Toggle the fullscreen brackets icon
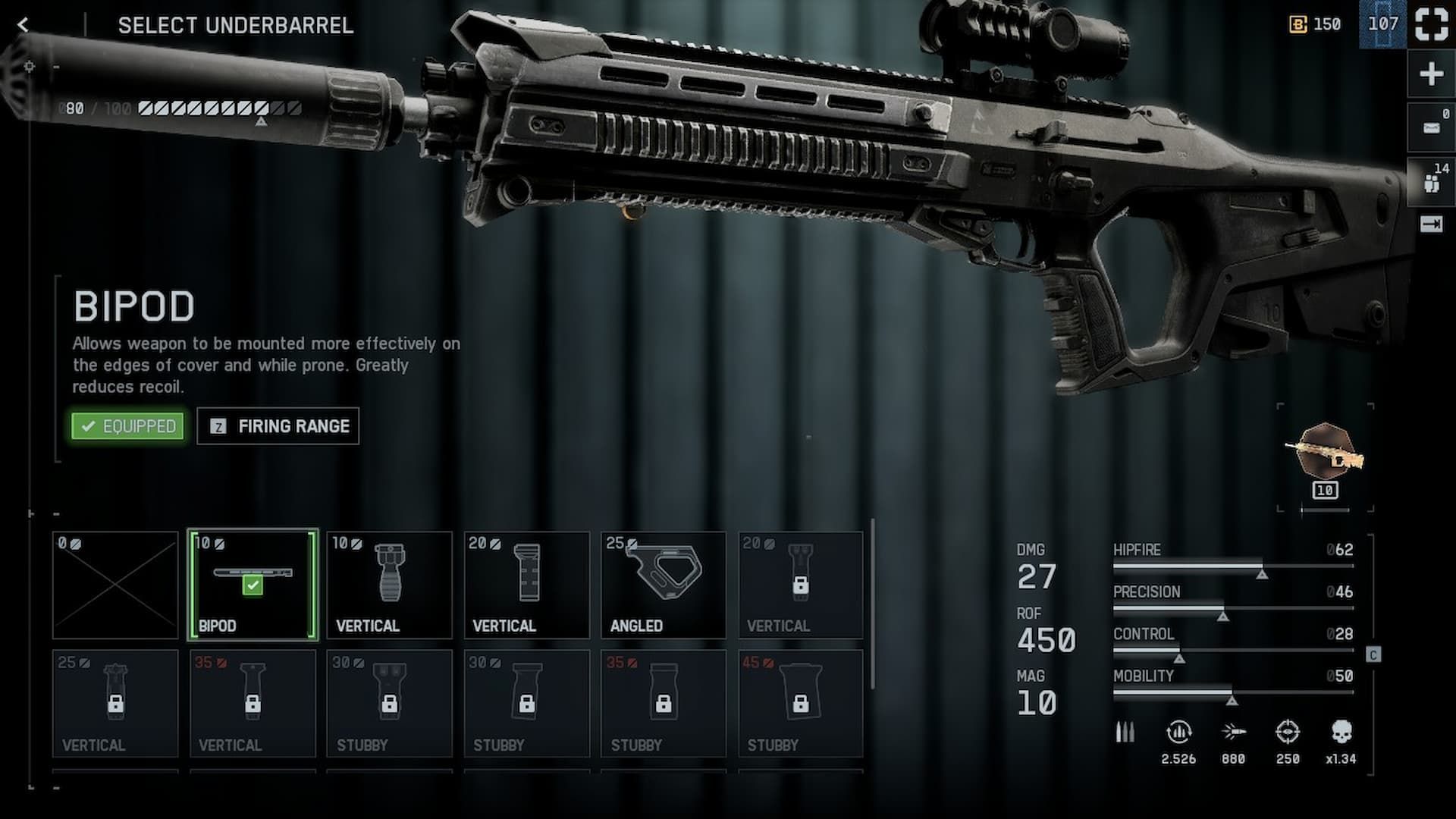The image size is (1456, 819). click(x=1431, y=24)
